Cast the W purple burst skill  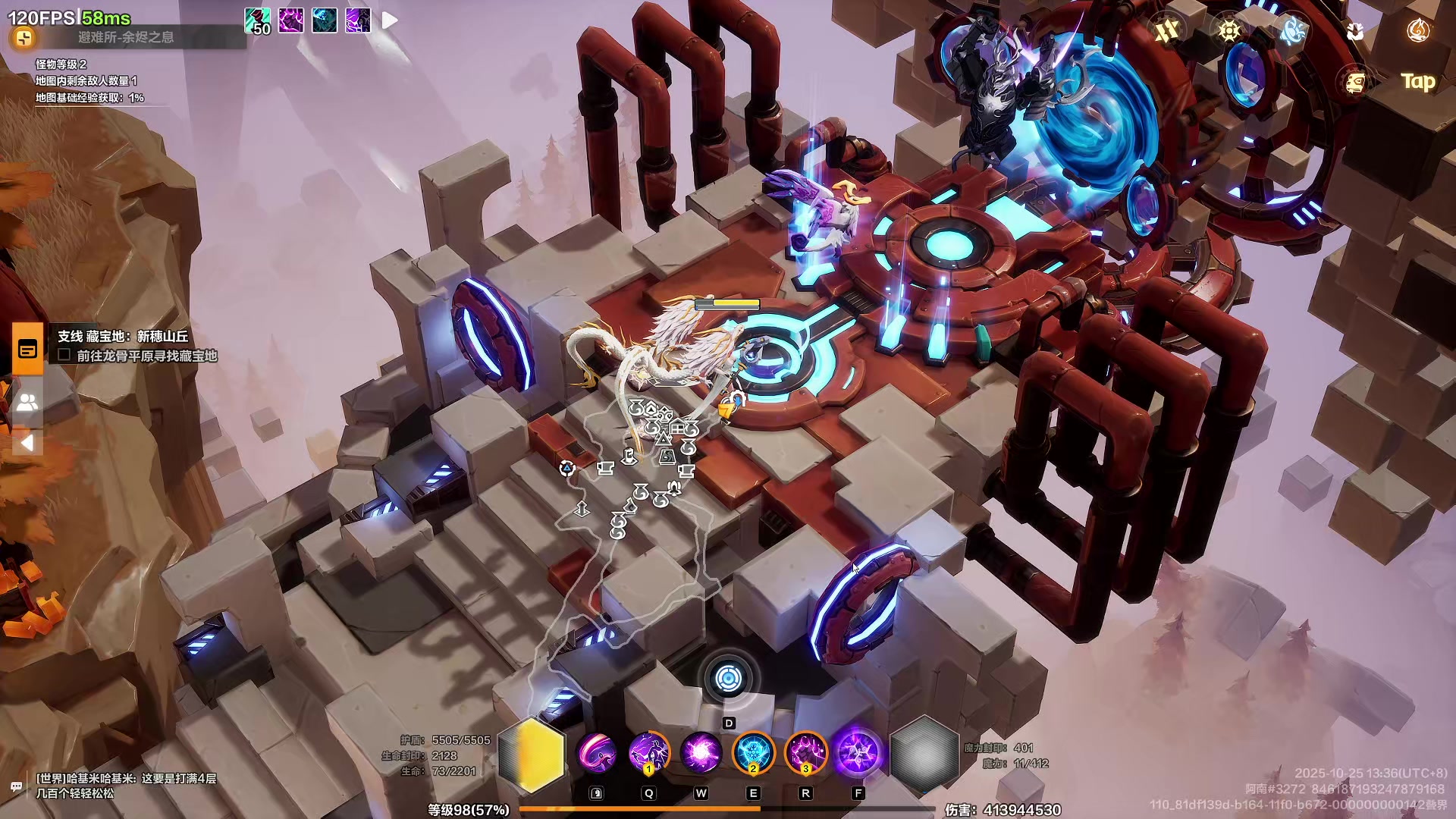[701, 754]
